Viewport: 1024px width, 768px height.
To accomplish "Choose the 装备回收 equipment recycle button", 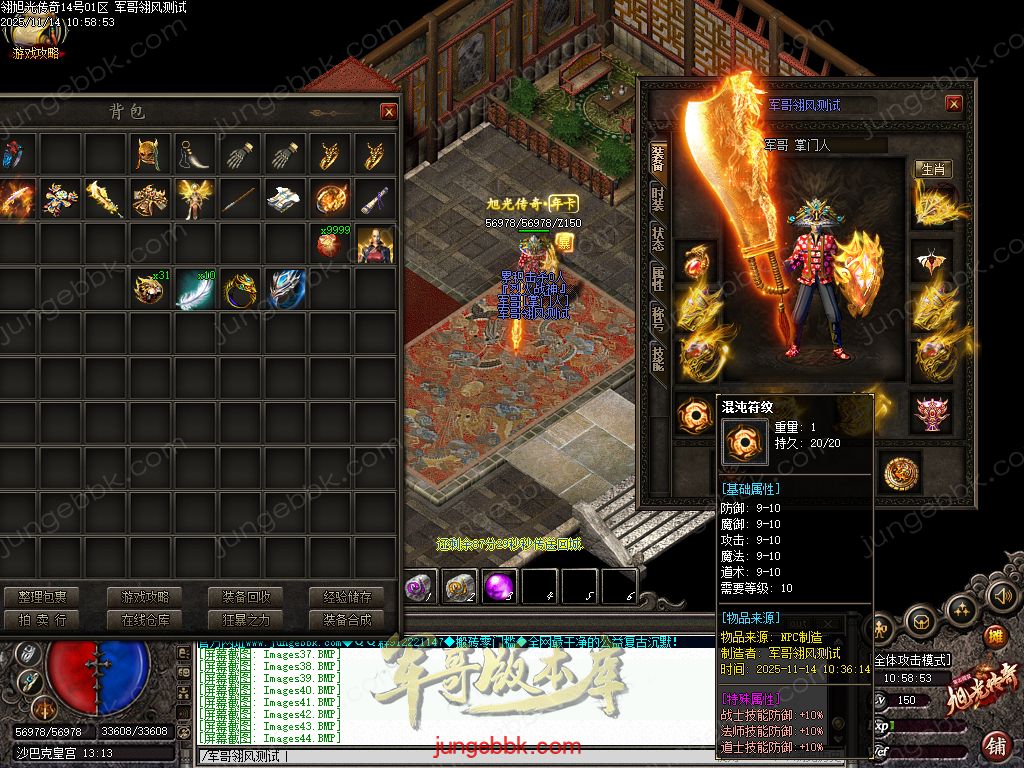I will (x=246, y=597).
